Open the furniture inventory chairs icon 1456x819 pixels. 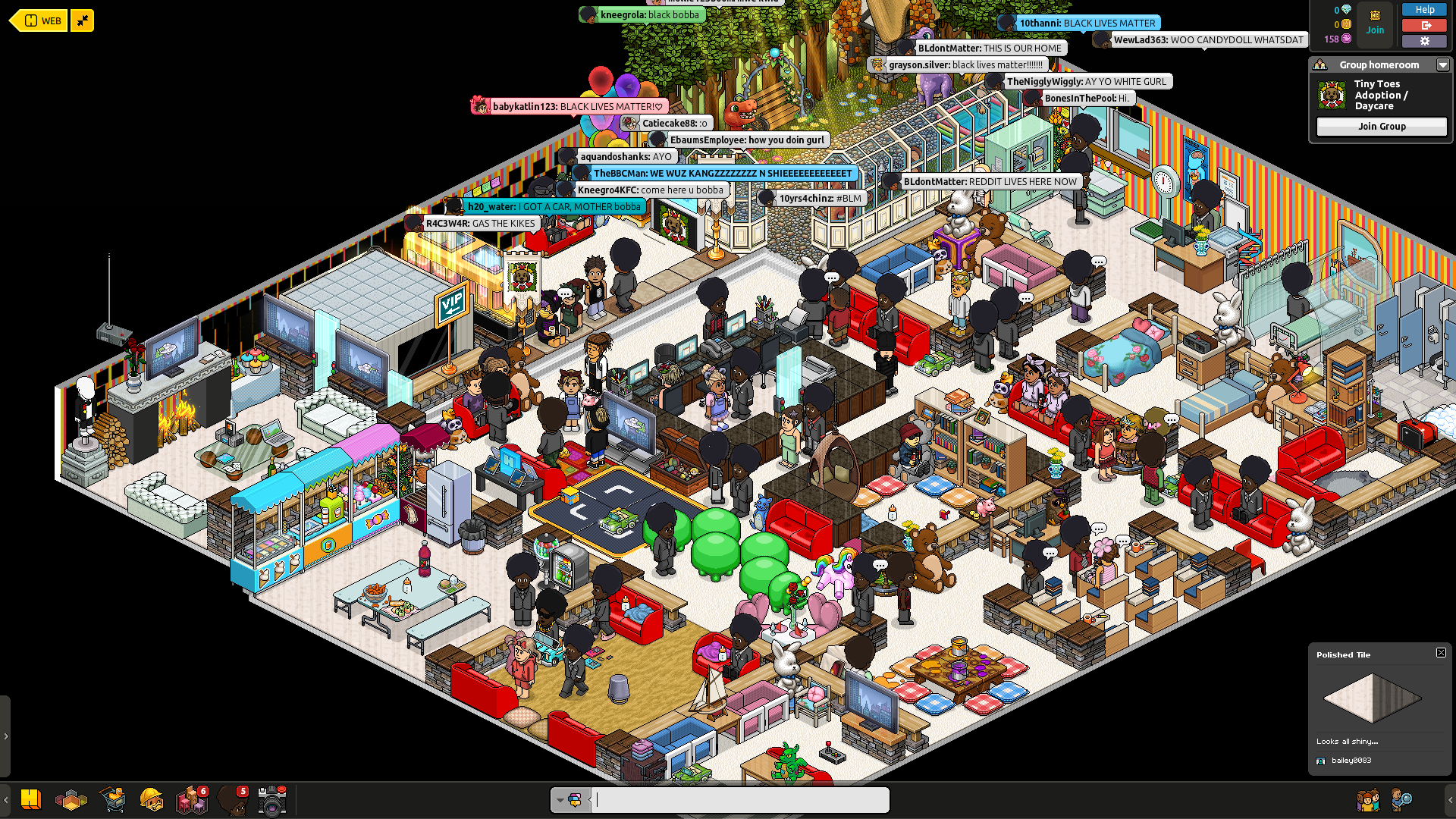pos(191,799)
